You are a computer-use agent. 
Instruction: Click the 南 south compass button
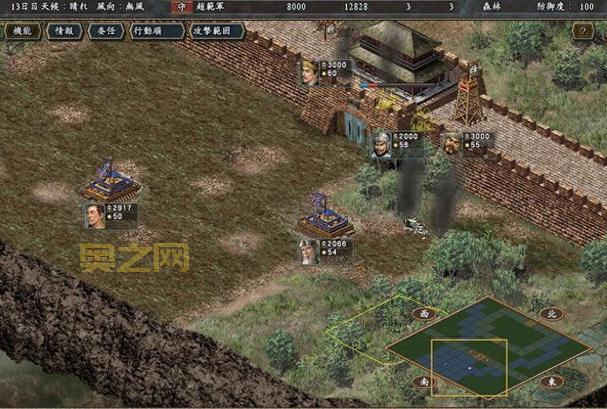point(423,381)
